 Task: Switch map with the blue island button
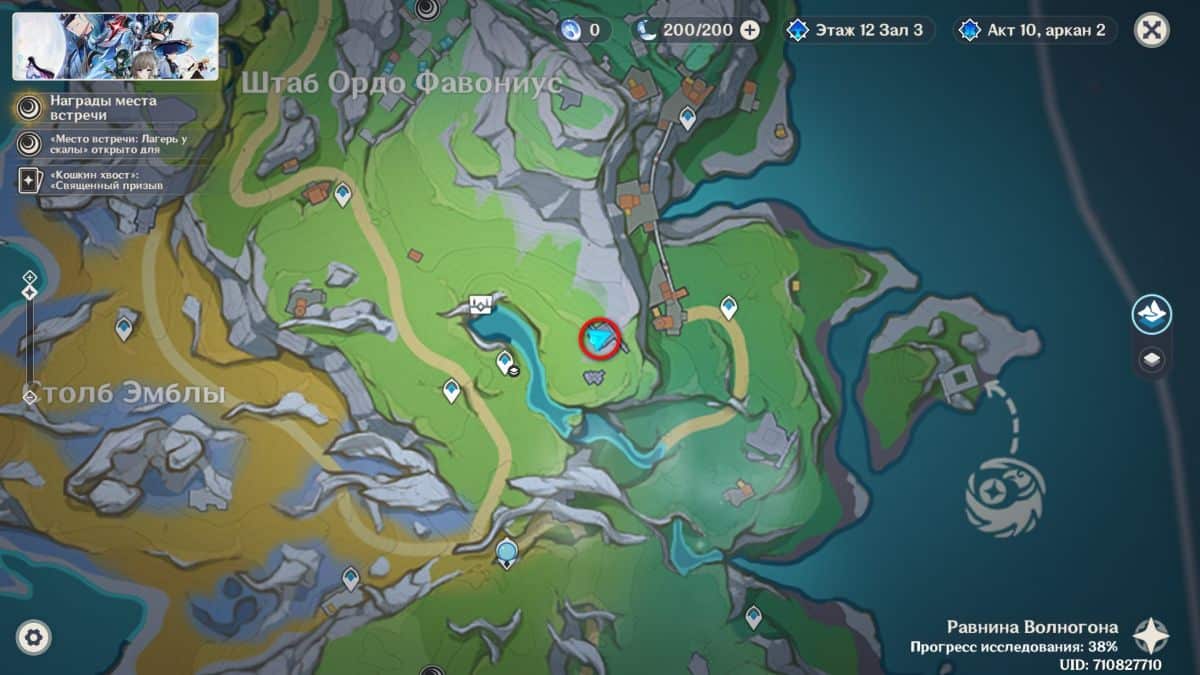click(1152, 315)
